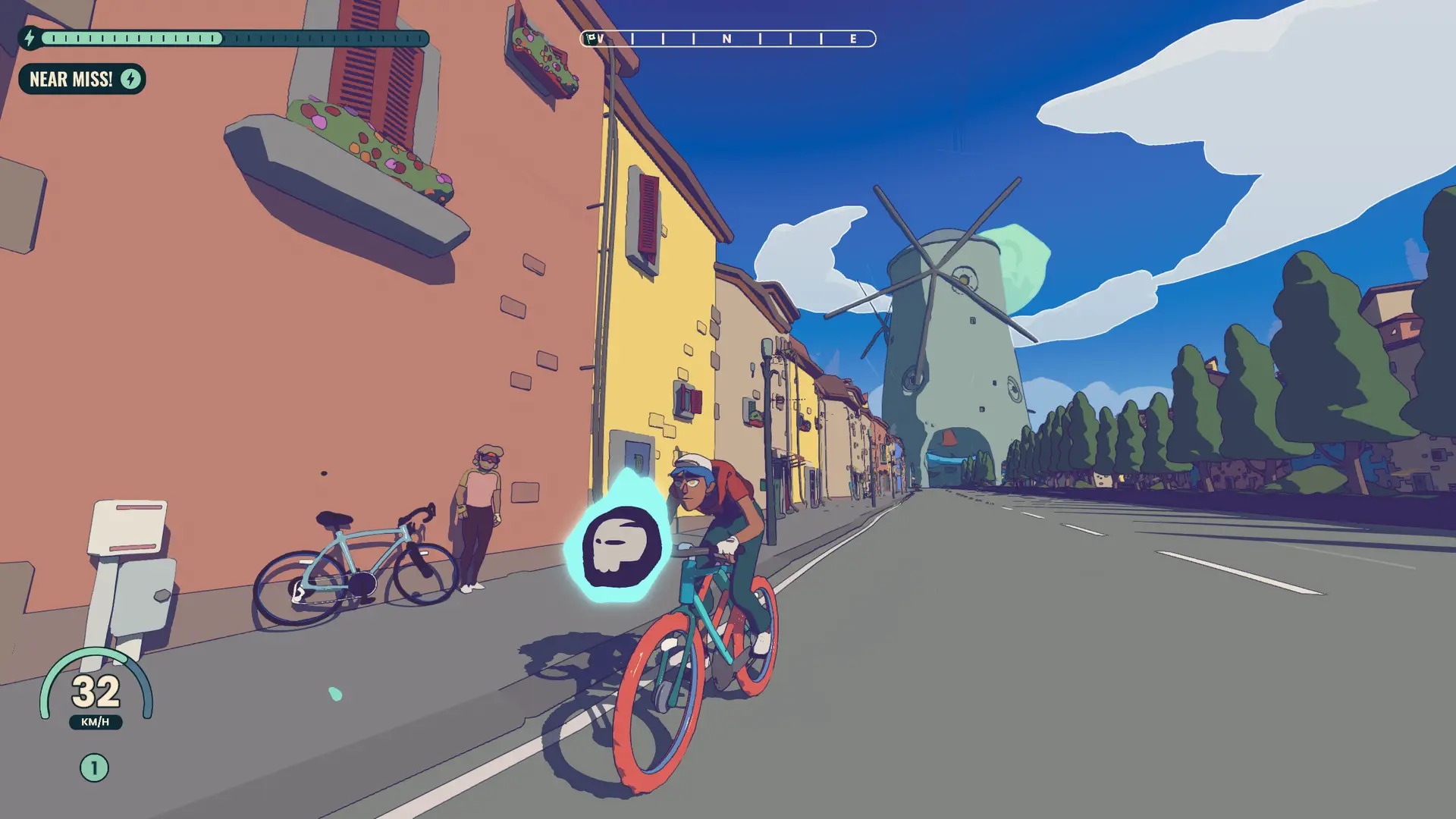Click the compass heading bar
Screen dimensions: 1456x819
pyautogui.click(x=728, y=39)
